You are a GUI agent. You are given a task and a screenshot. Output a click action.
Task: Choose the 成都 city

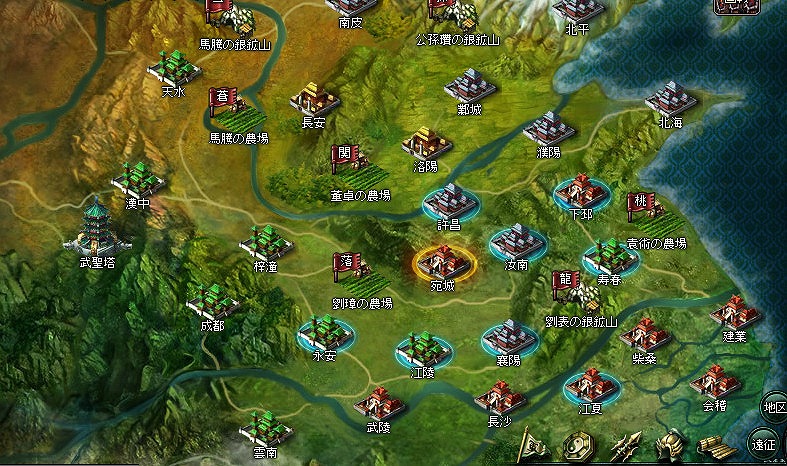click(x=212, y=301)
